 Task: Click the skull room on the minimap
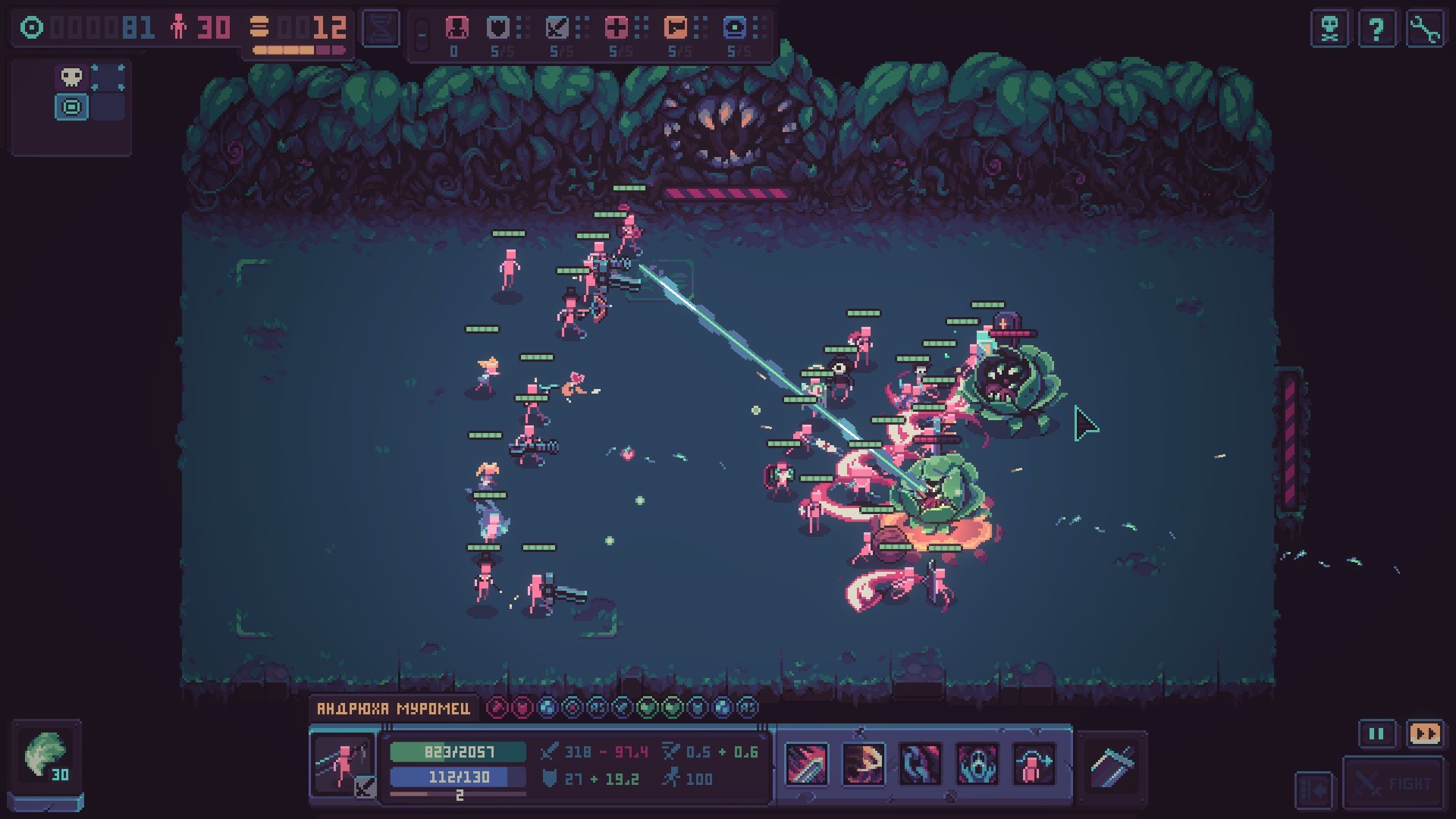tap(72, 77)
